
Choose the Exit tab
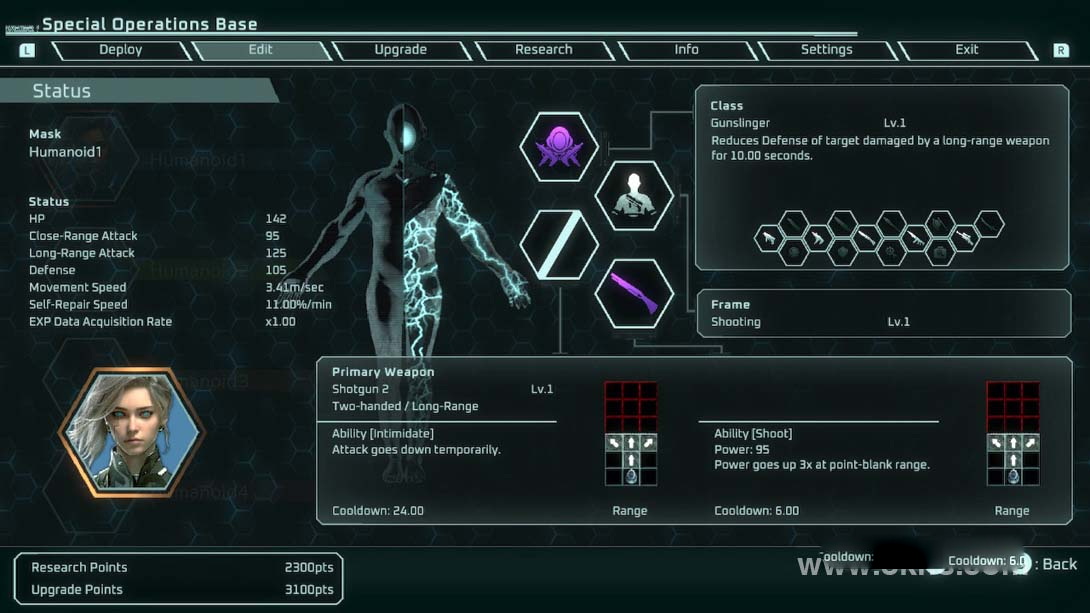click(966, 50)
